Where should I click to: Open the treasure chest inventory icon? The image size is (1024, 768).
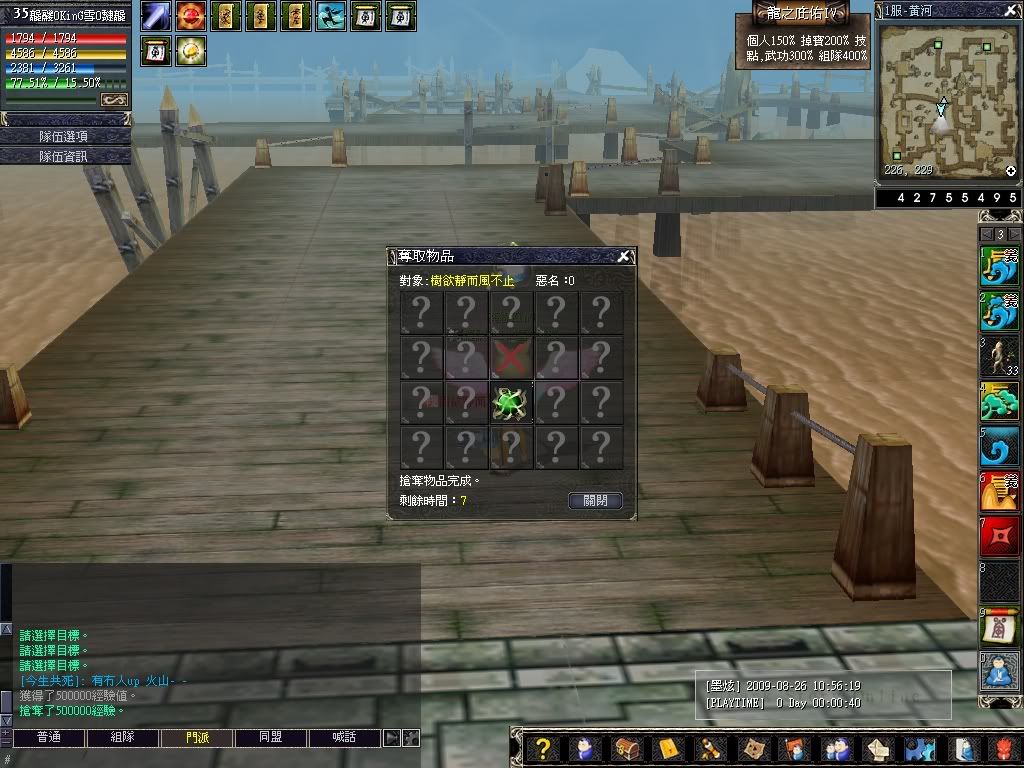coord(626,748)
